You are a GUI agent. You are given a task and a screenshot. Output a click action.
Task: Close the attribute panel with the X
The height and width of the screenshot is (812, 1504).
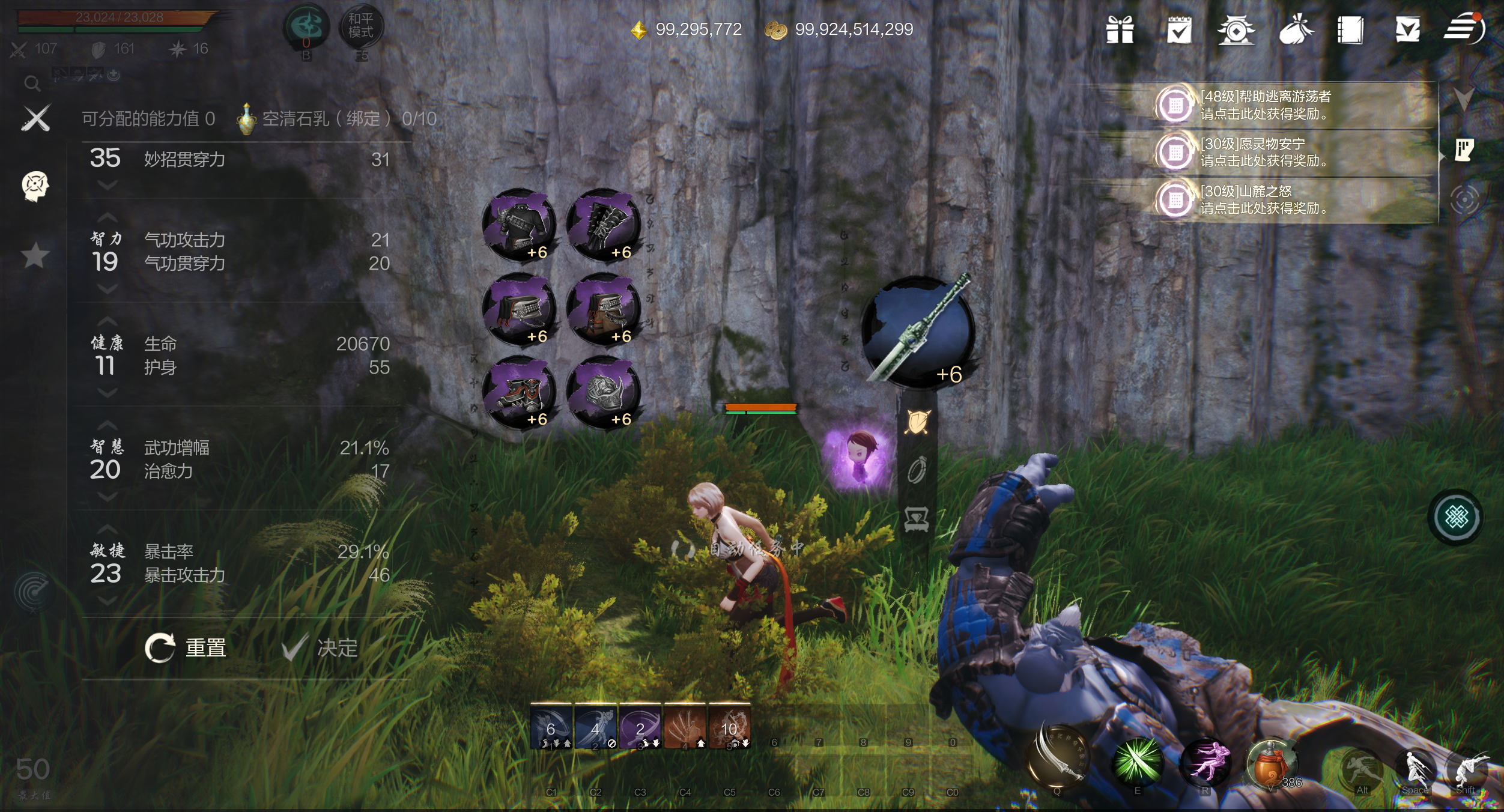[35, 118]
